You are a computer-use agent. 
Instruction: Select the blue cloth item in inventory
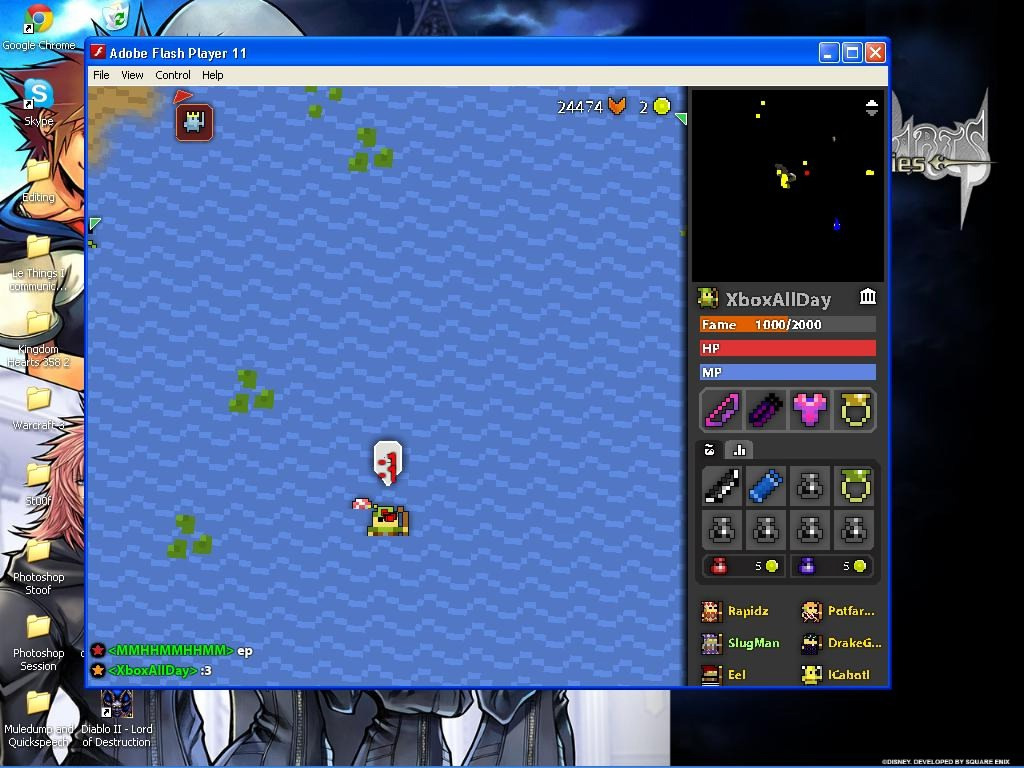[766, 486]
